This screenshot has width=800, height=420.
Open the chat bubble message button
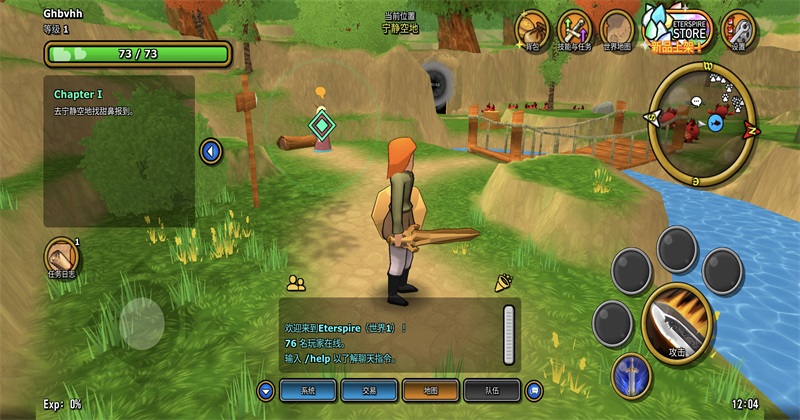(534, 390)
